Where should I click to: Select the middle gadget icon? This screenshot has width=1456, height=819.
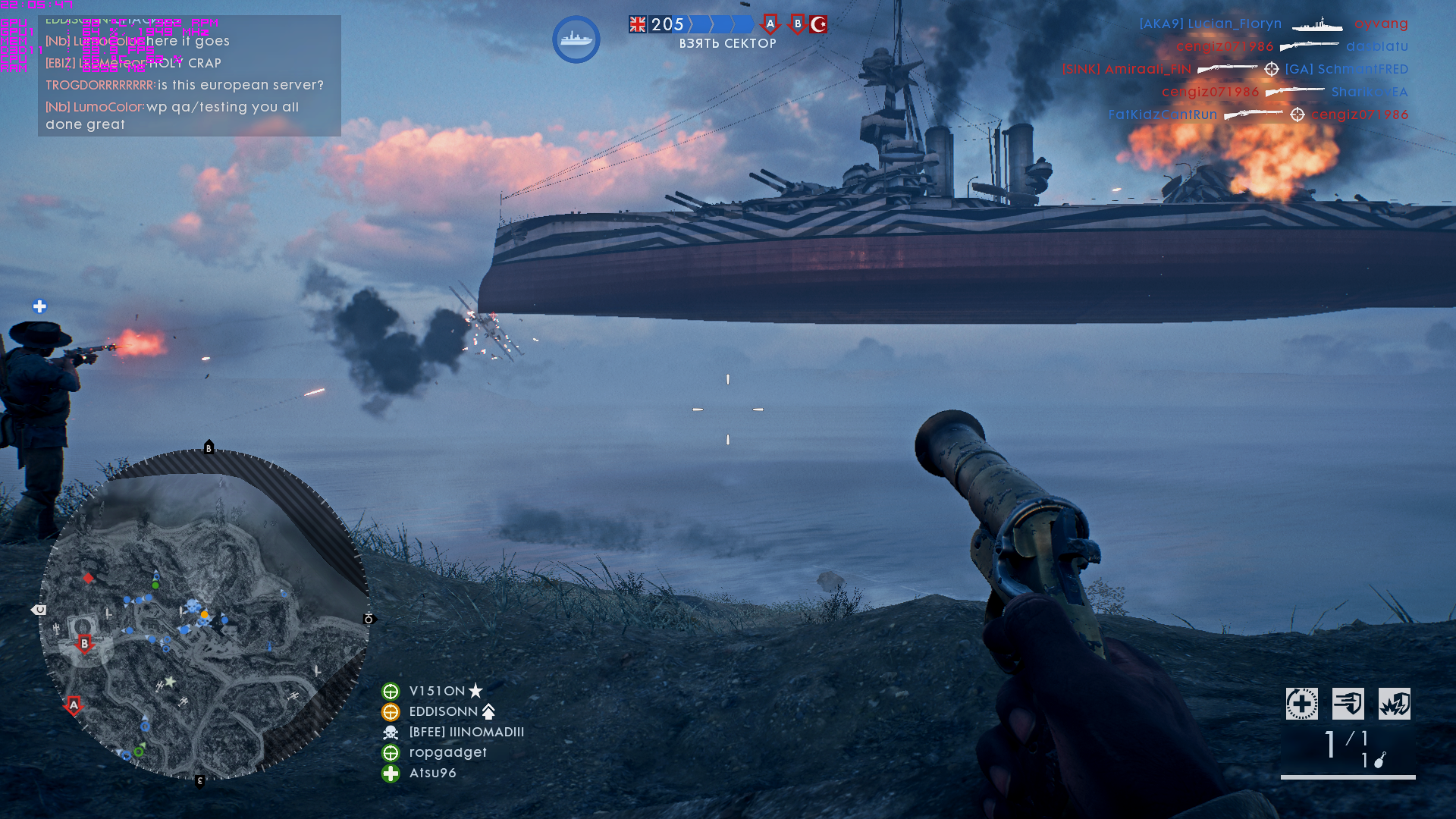(x=1348, y=704)
